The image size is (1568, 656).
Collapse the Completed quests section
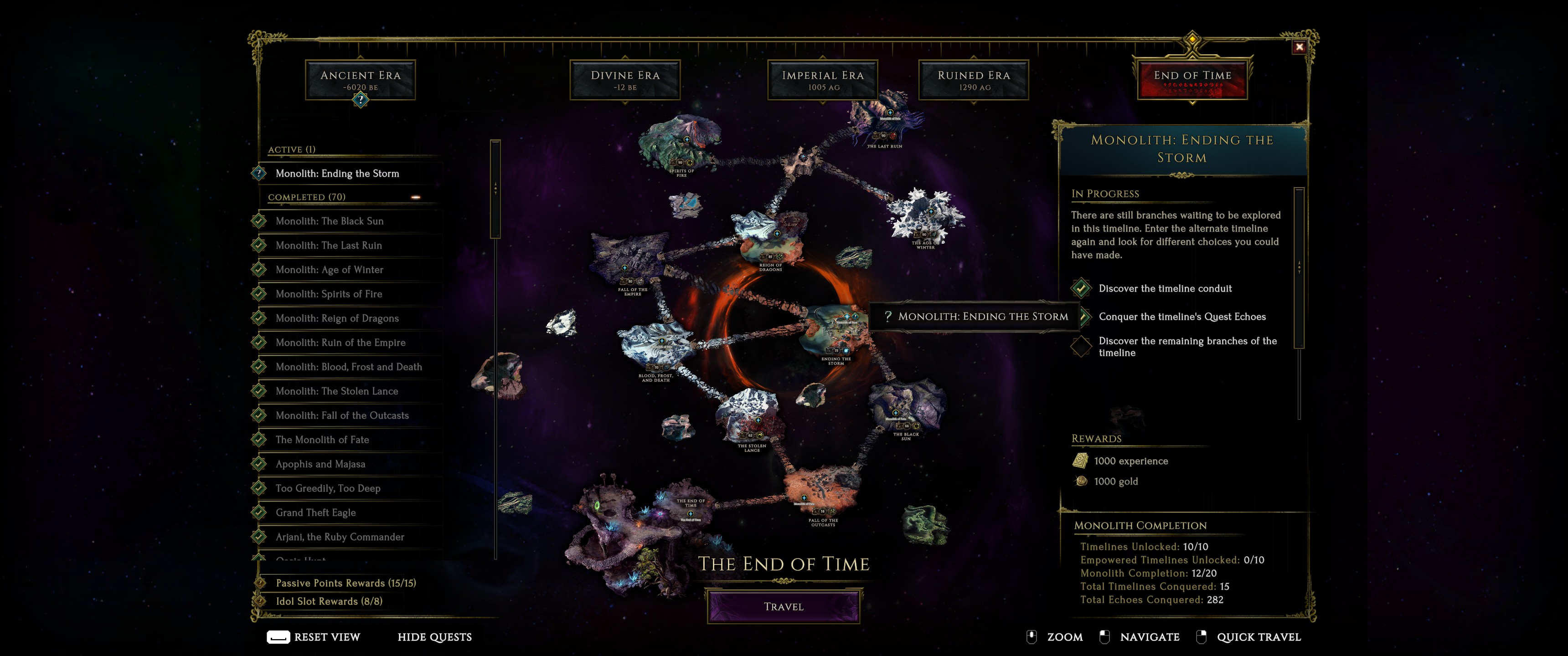(416, 197)
